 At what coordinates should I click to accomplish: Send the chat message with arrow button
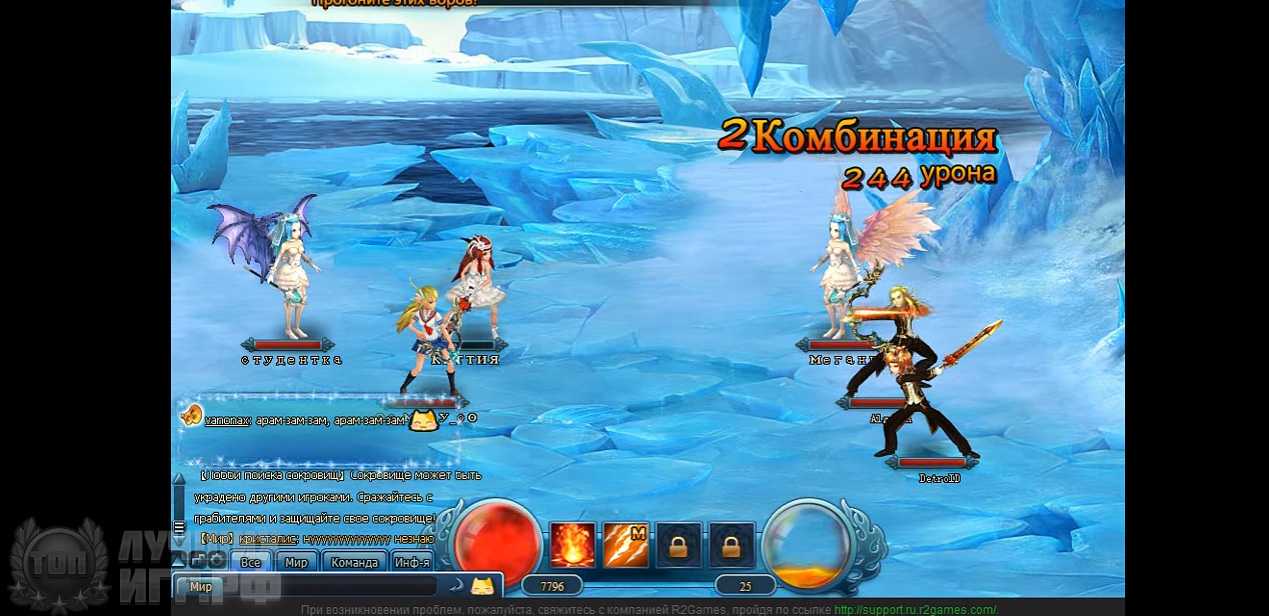[455, 587]
